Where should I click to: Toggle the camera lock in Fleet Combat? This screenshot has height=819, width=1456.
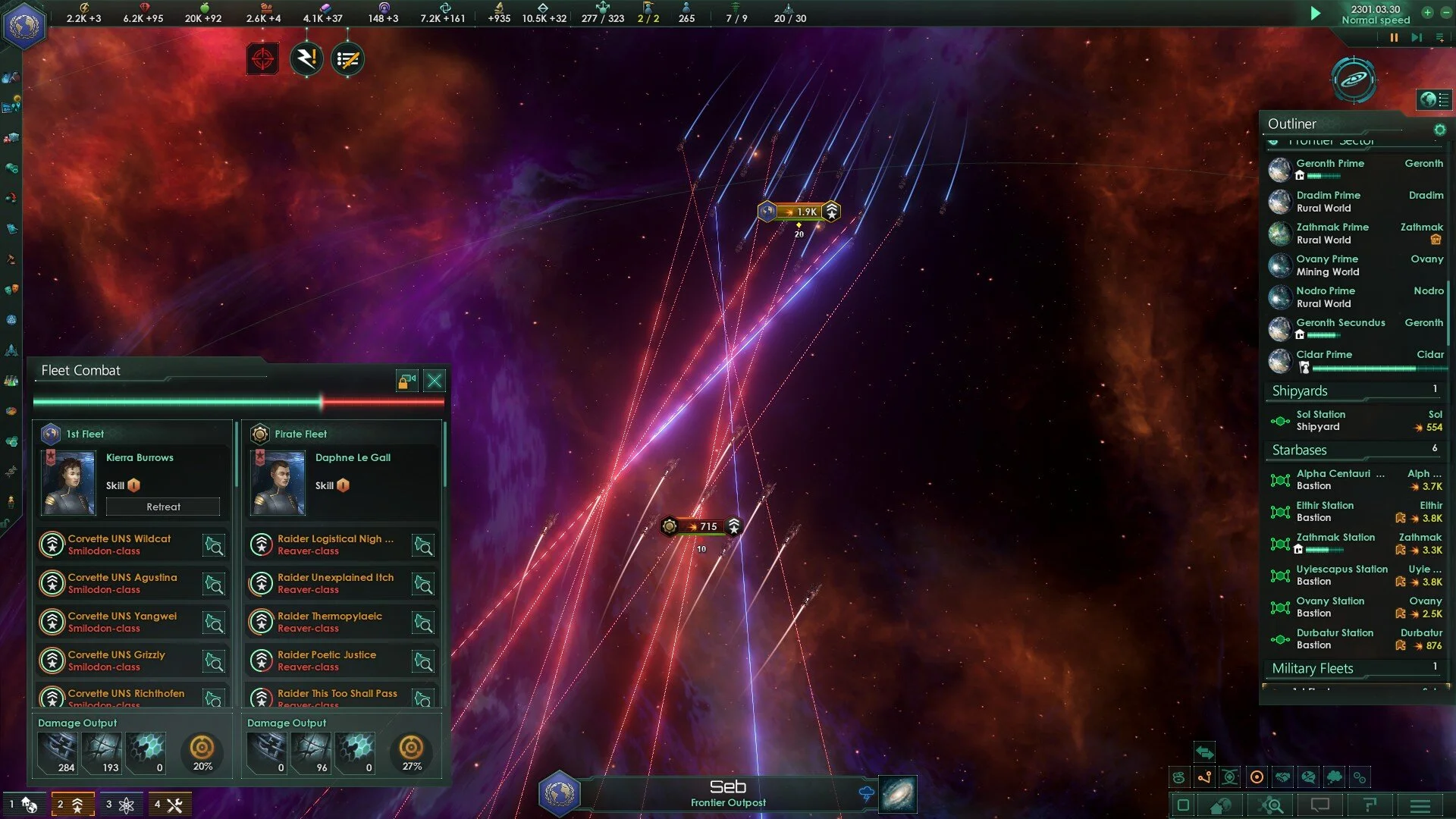[x=407, y=381]
